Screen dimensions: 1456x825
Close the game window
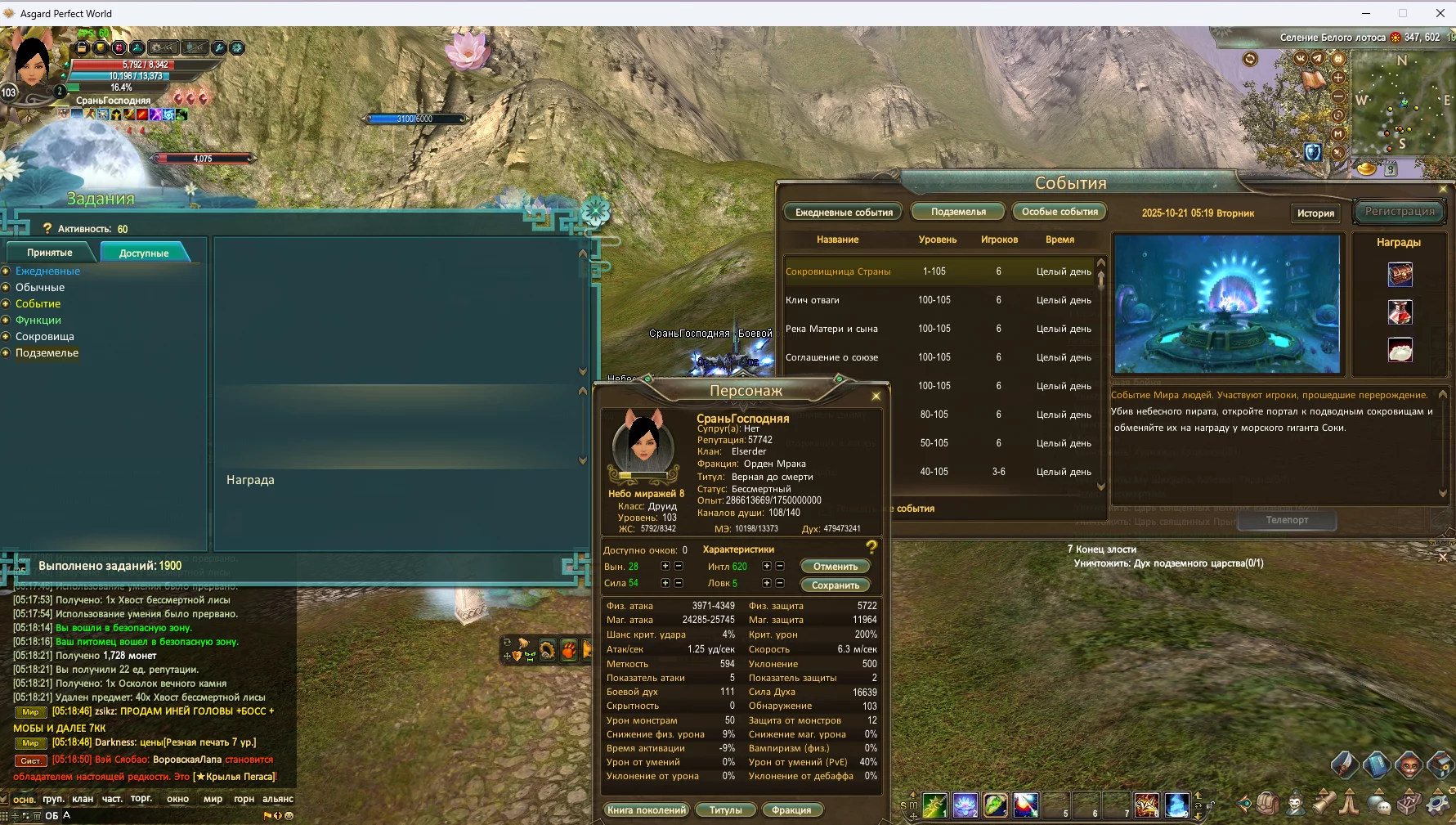(x=1440, y=13)
